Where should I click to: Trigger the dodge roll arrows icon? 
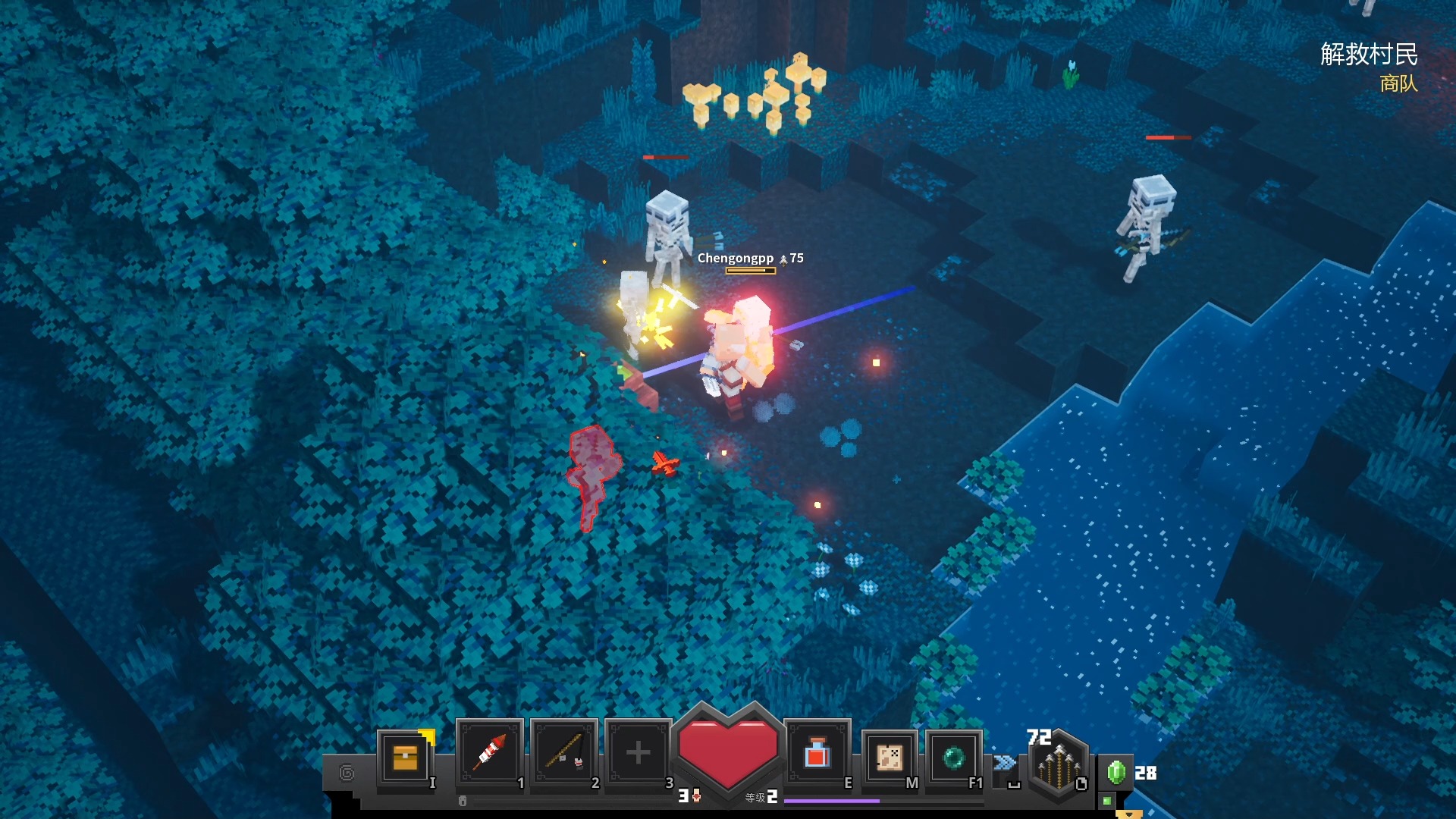point(1004,763)
